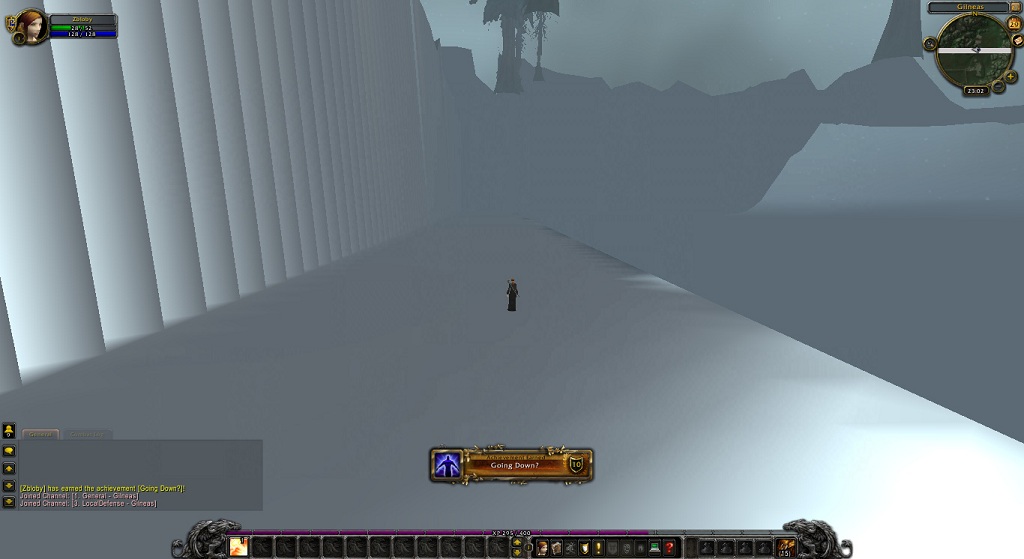Open the calendar icon showing 29

click(1014, 24)
